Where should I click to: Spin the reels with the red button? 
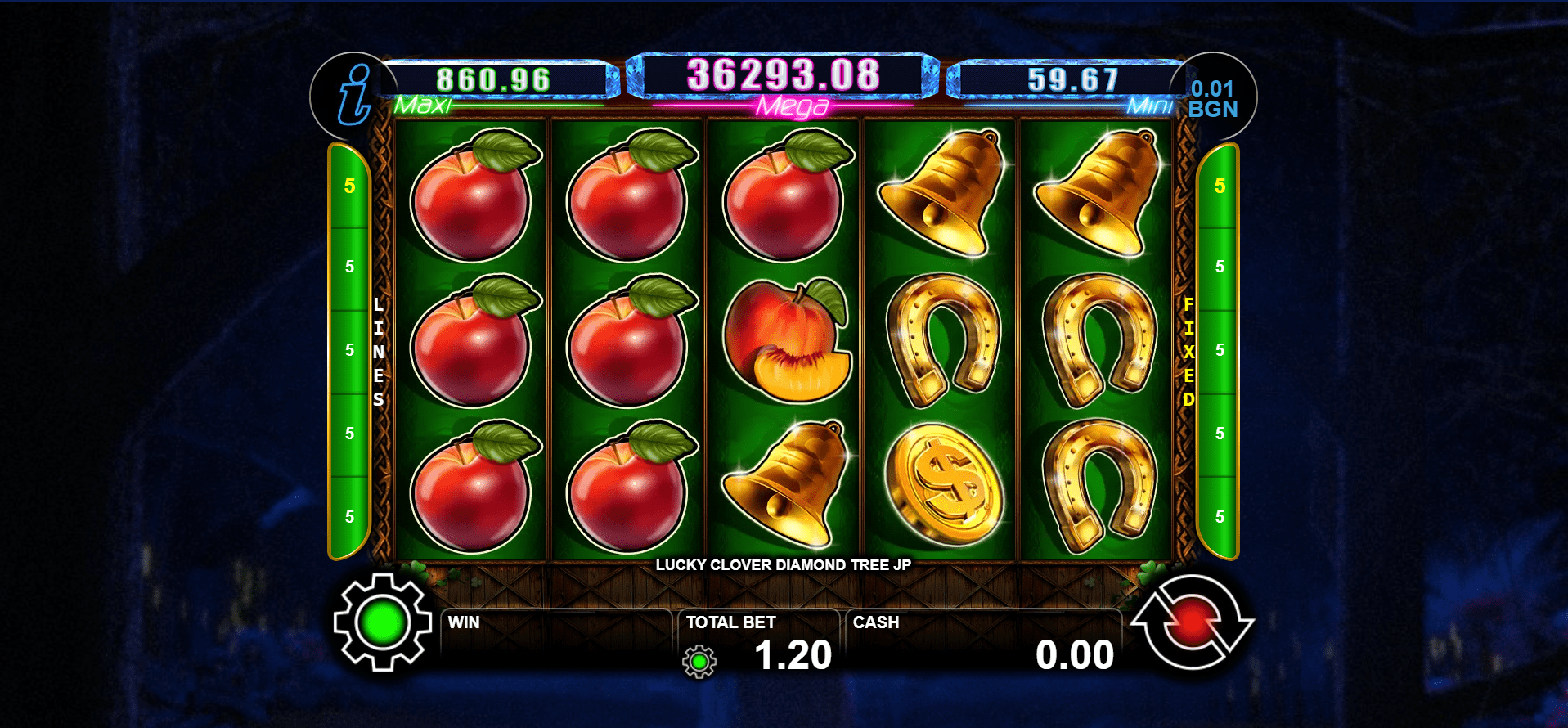tap(1192, 622)
